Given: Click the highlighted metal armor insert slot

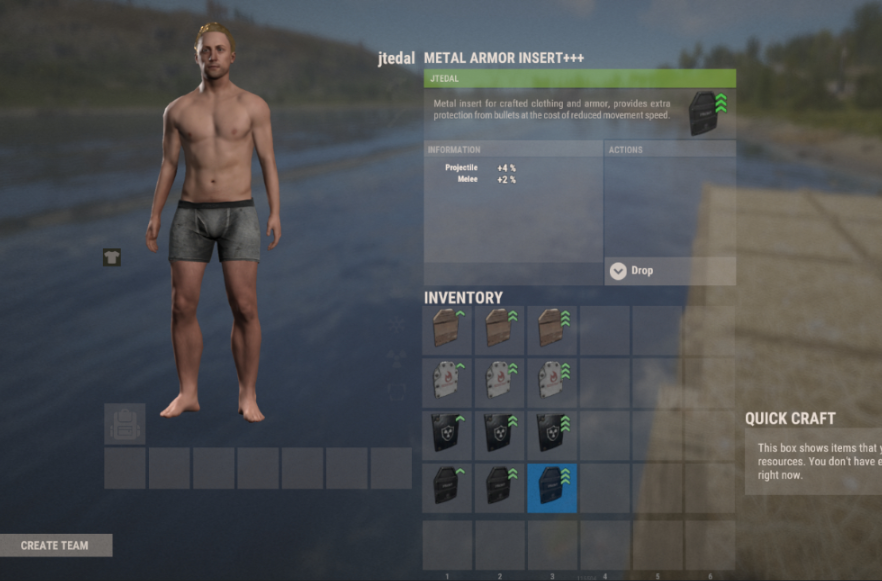Looking at the screenshot, I should [x=552, y=487].
